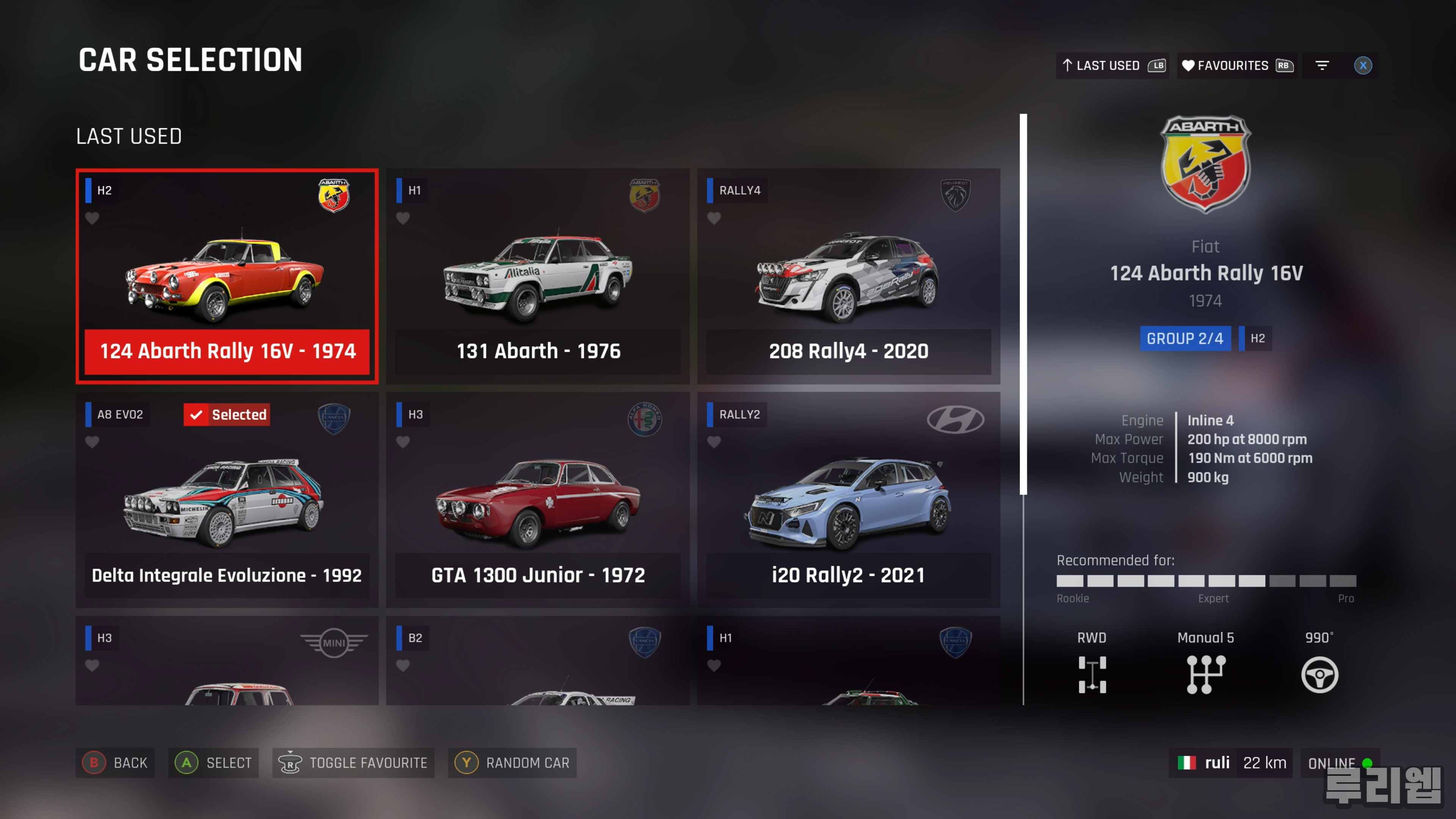Toggle favourite heart on i20 Rally2 tile
The width and height of the screenshot is (1456, 819).
click(x=713, y=441)
